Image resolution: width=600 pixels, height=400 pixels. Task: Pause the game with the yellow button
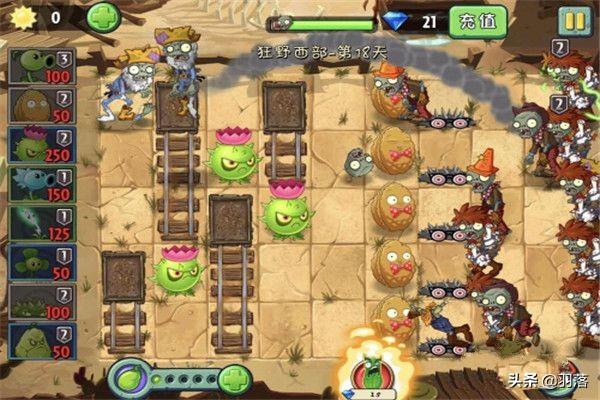point(573,20)
